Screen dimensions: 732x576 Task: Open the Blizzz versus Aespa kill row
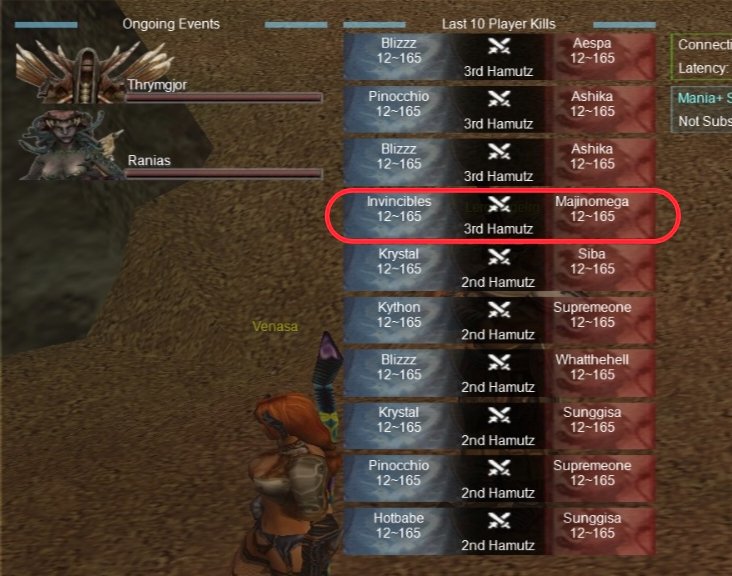click(499, 58)
